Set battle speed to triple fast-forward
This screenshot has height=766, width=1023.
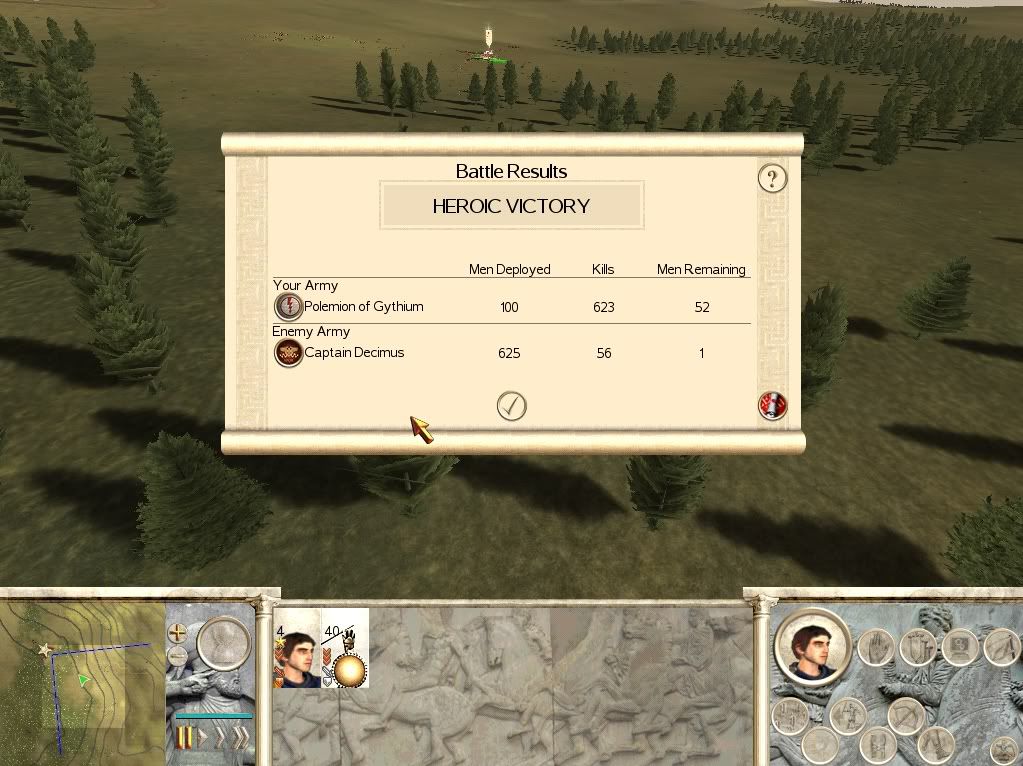coord(241,739)
